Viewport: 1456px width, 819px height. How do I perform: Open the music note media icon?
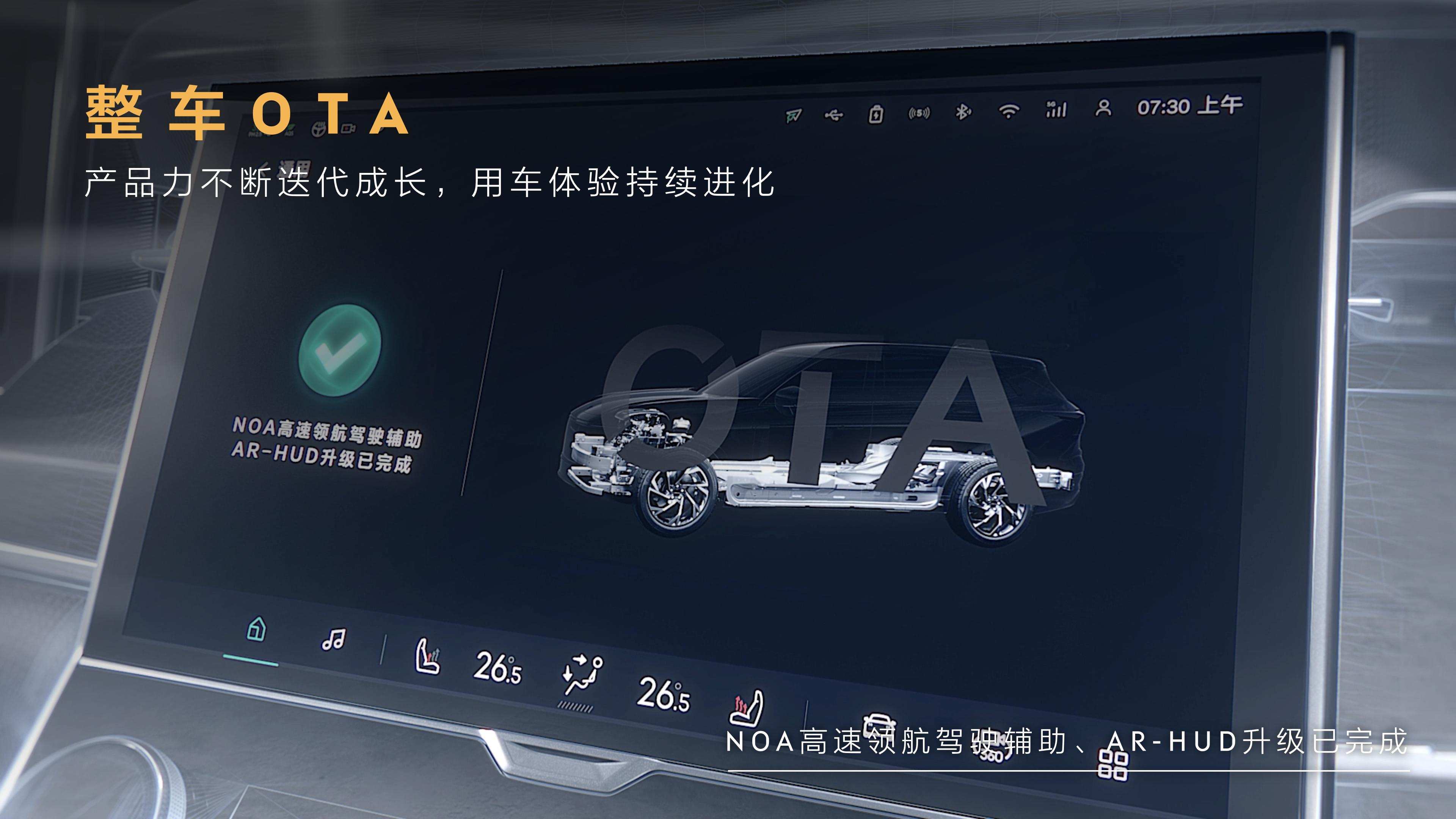(x=333, y=640)
